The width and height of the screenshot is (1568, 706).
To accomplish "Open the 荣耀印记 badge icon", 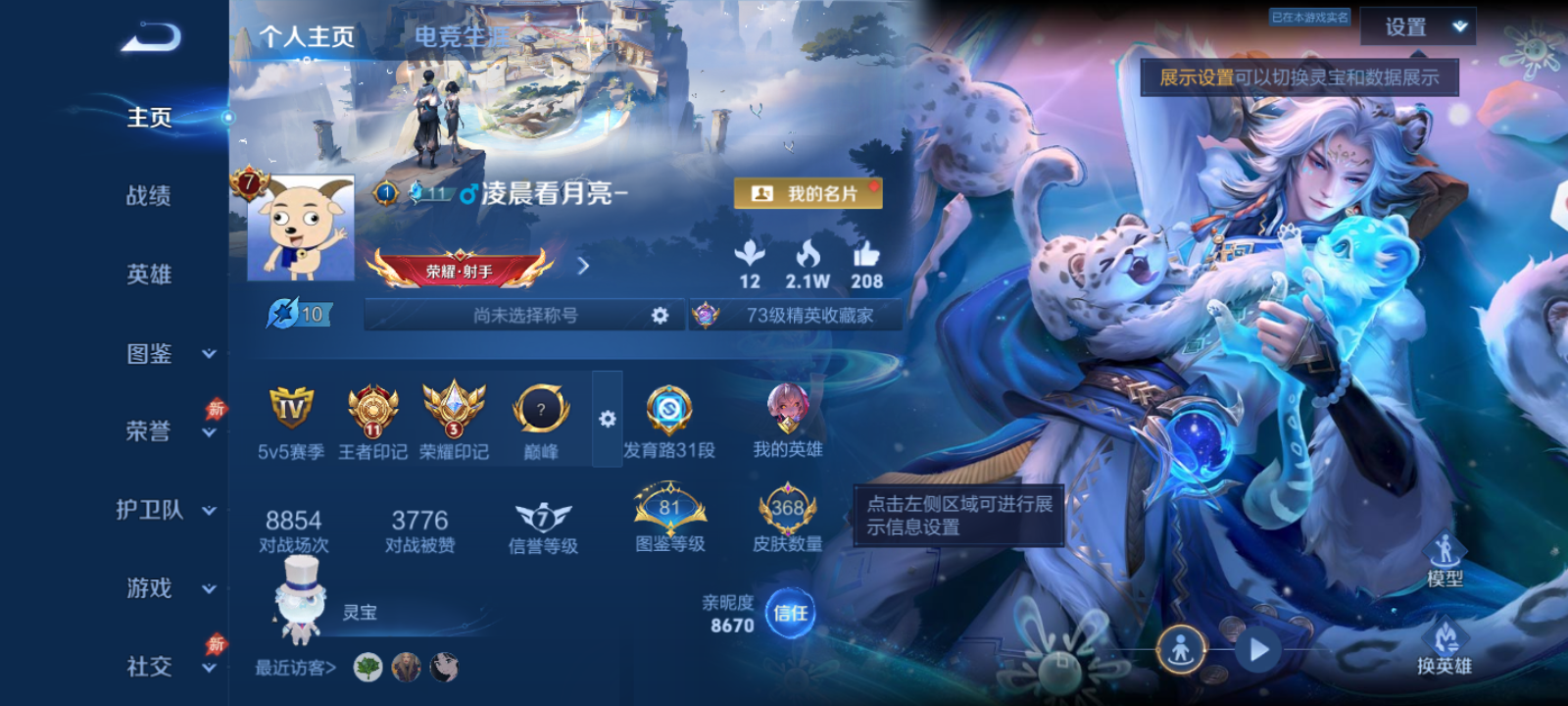I will pyautogui.click(x=457, y=410).
